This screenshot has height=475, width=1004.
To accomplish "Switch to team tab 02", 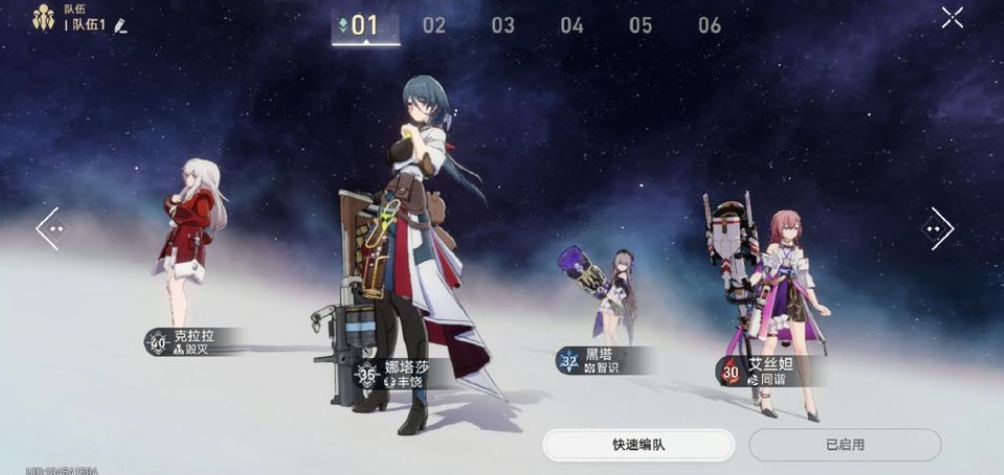I will [434, 26].
